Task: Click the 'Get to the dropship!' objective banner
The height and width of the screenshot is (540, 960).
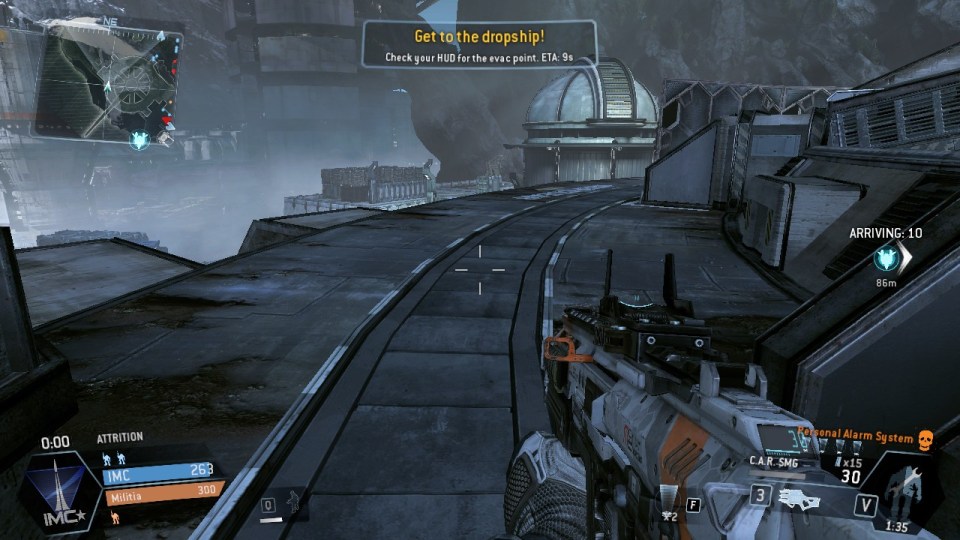Action: click(479, 45)
